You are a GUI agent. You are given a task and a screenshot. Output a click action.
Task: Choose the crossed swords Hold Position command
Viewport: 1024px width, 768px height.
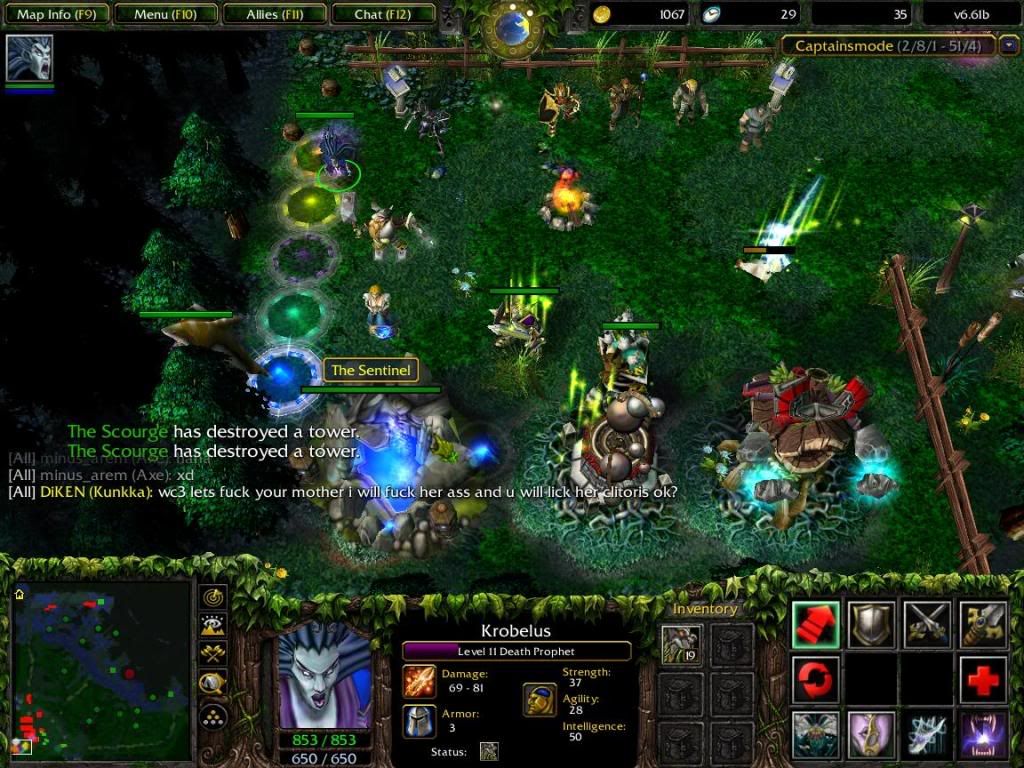pyautogui.click(x=928, y=625)
